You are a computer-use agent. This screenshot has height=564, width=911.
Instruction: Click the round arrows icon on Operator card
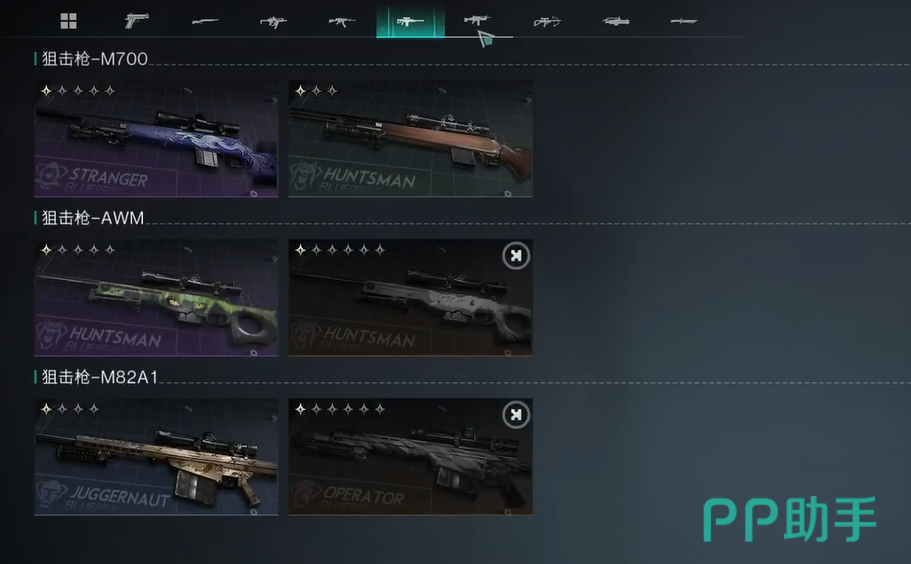515,415
